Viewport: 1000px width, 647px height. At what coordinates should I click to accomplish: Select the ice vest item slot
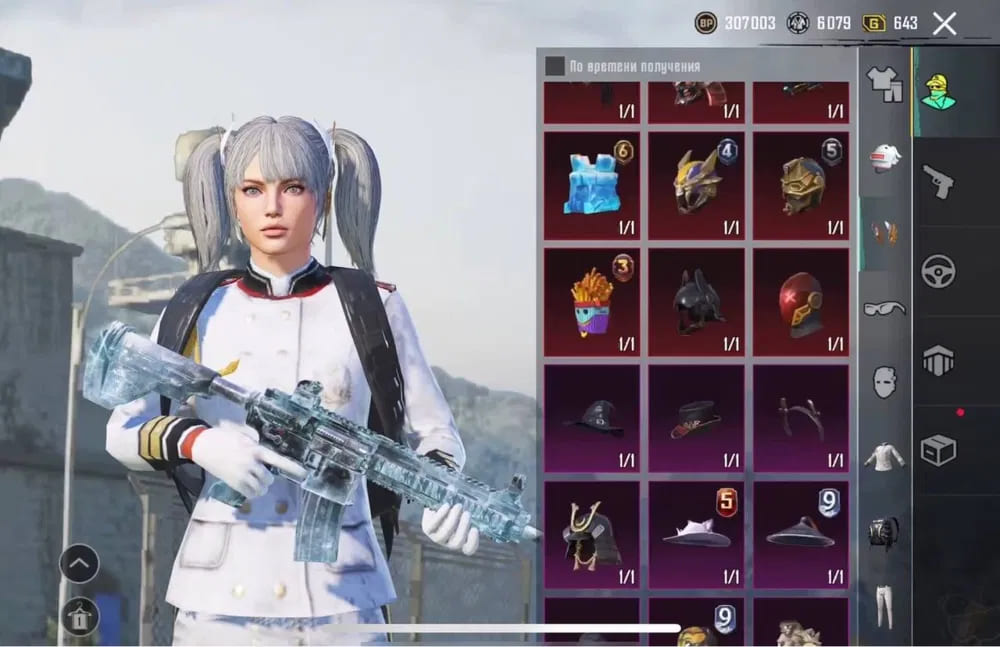pyautogui.click(x=592, y=185)
